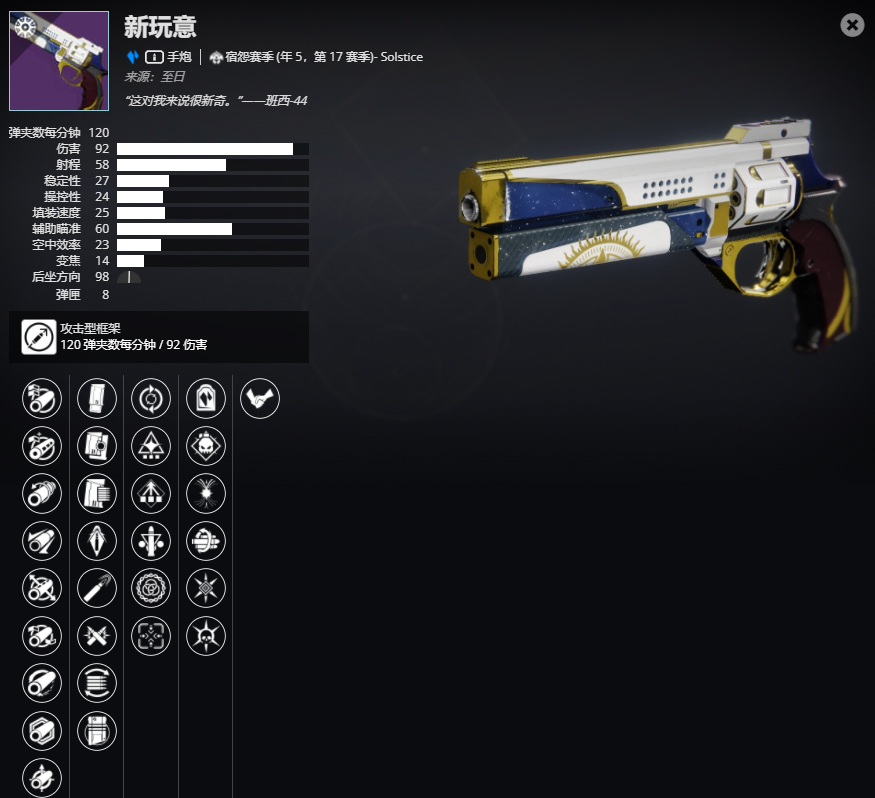
Task: Choose the circular arrows perk icon
Action: 151,399
